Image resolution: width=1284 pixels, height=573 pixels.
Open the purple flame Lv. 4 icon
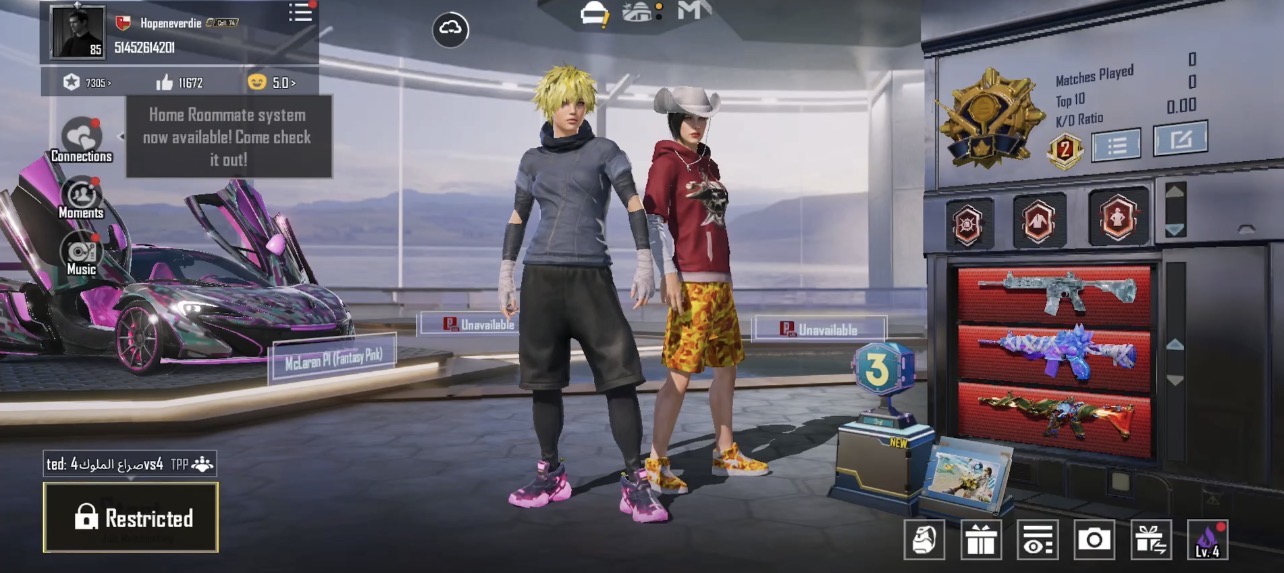1207,540
